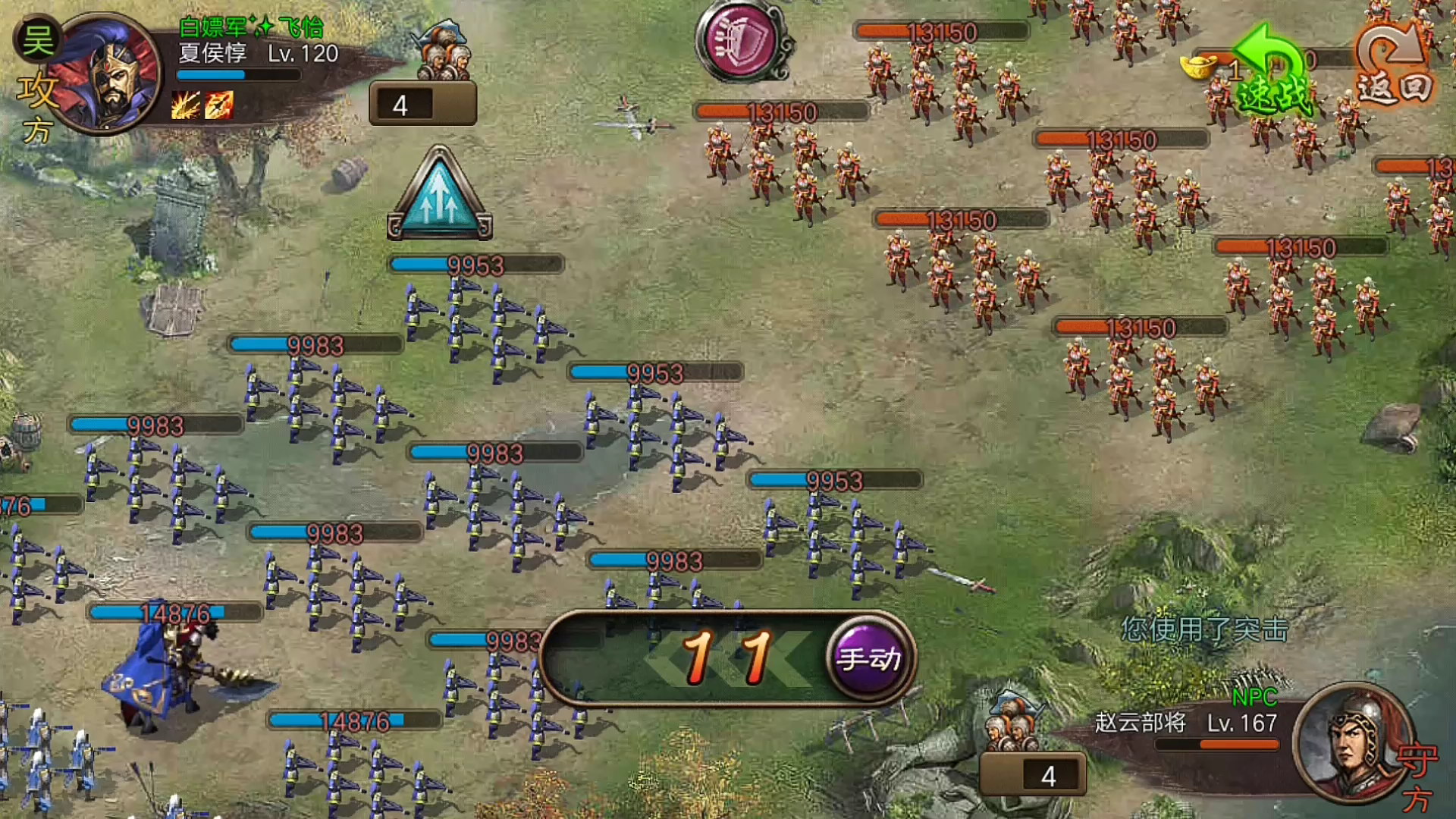Open attacker general 夏侯惇 portrait
This screenshot has height=819, width=1456.
click(x=110, y=74)
